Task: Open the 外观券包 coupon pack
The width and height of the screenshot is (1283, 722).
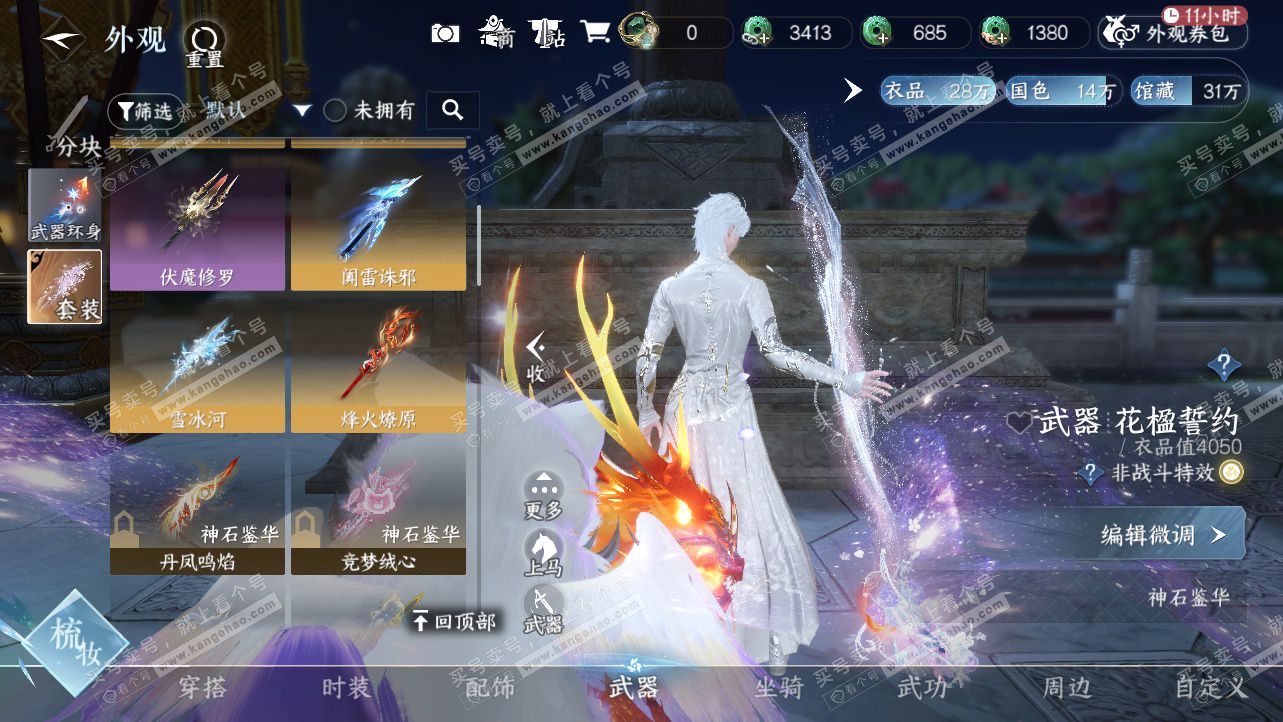Action: point(1173,33)
